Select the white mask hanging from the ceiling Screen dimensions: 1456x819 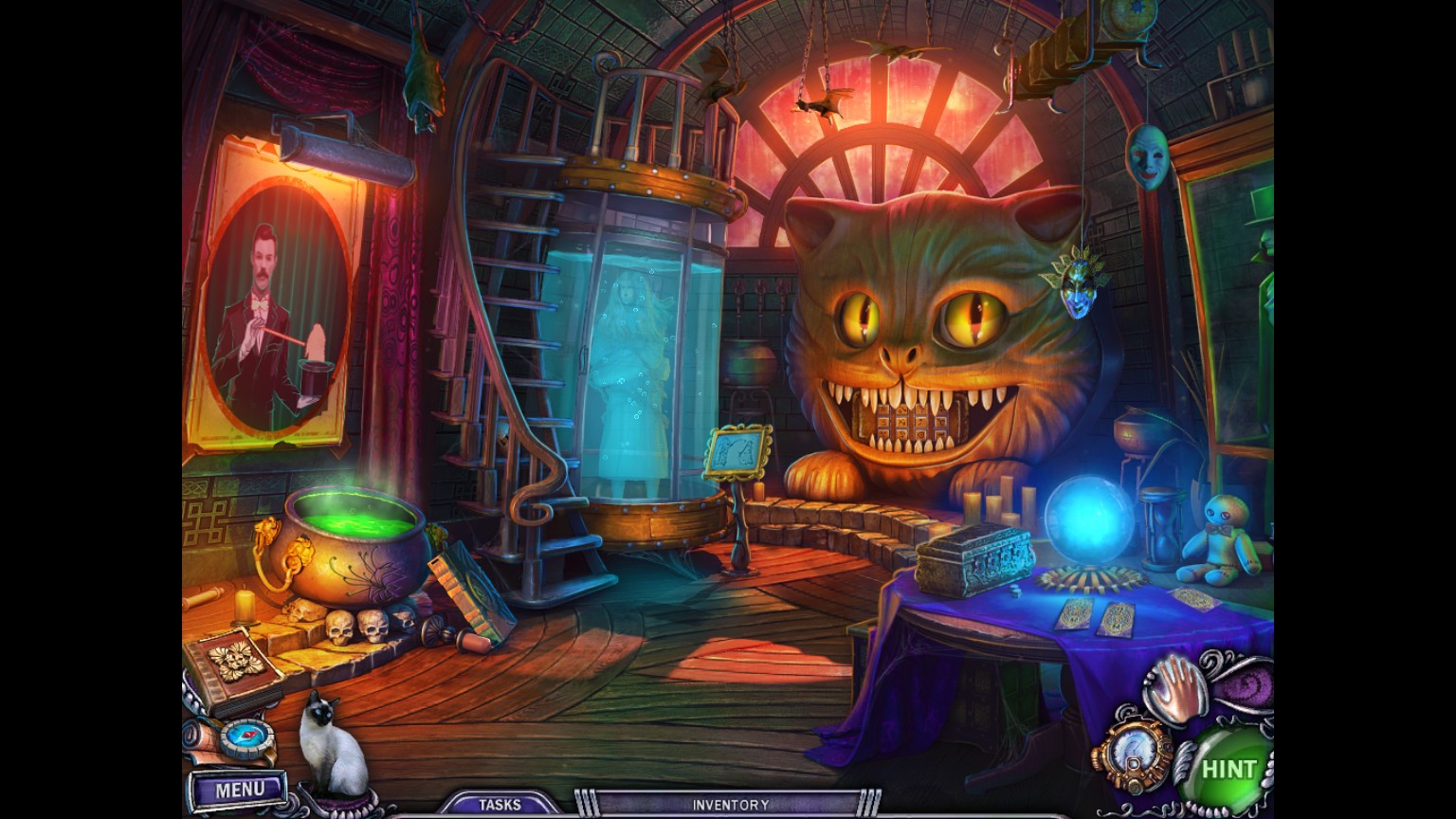[1147, 156]
